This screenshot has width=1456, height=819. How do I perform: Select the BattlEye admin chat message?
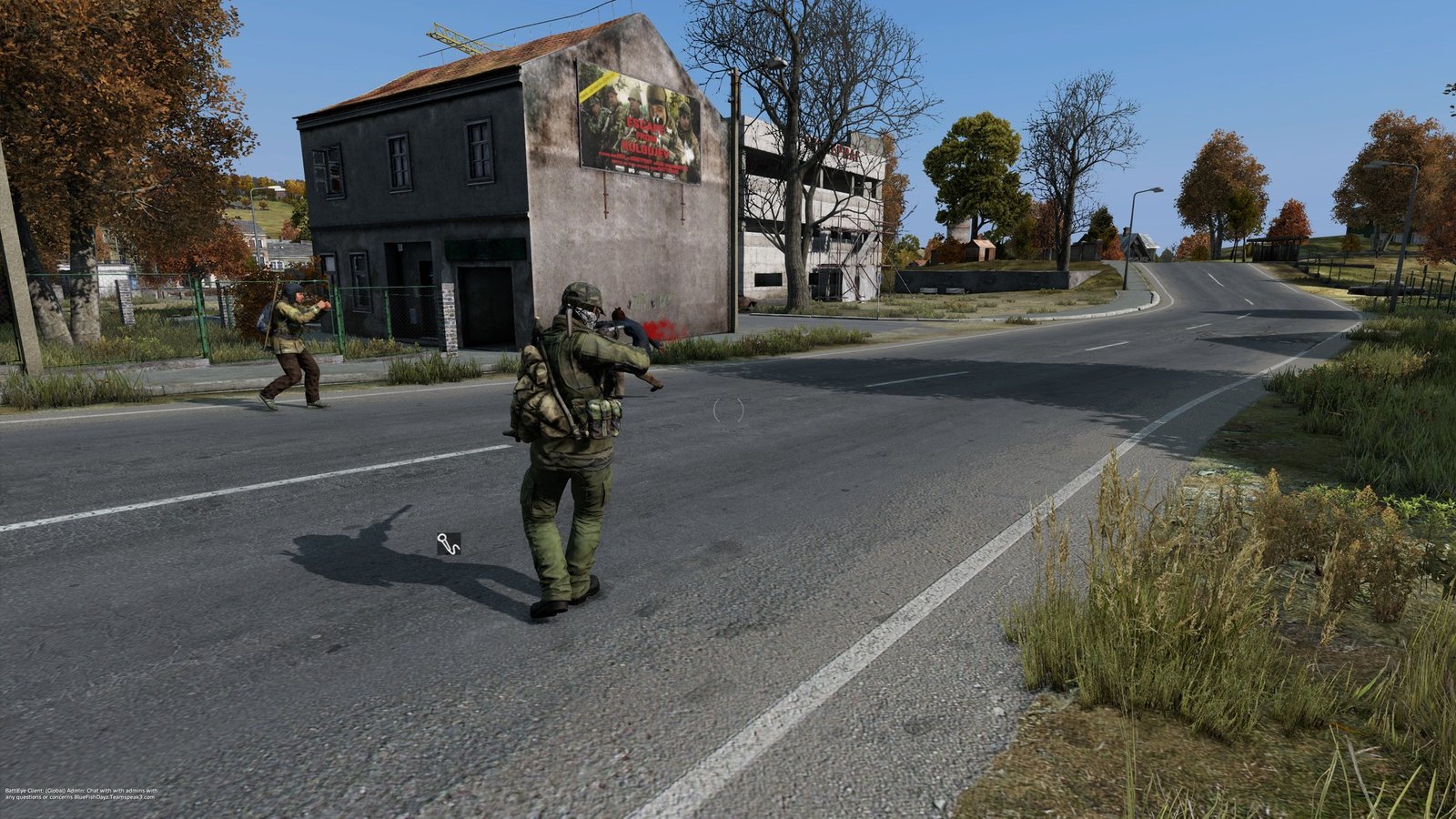tap(81, 794)
